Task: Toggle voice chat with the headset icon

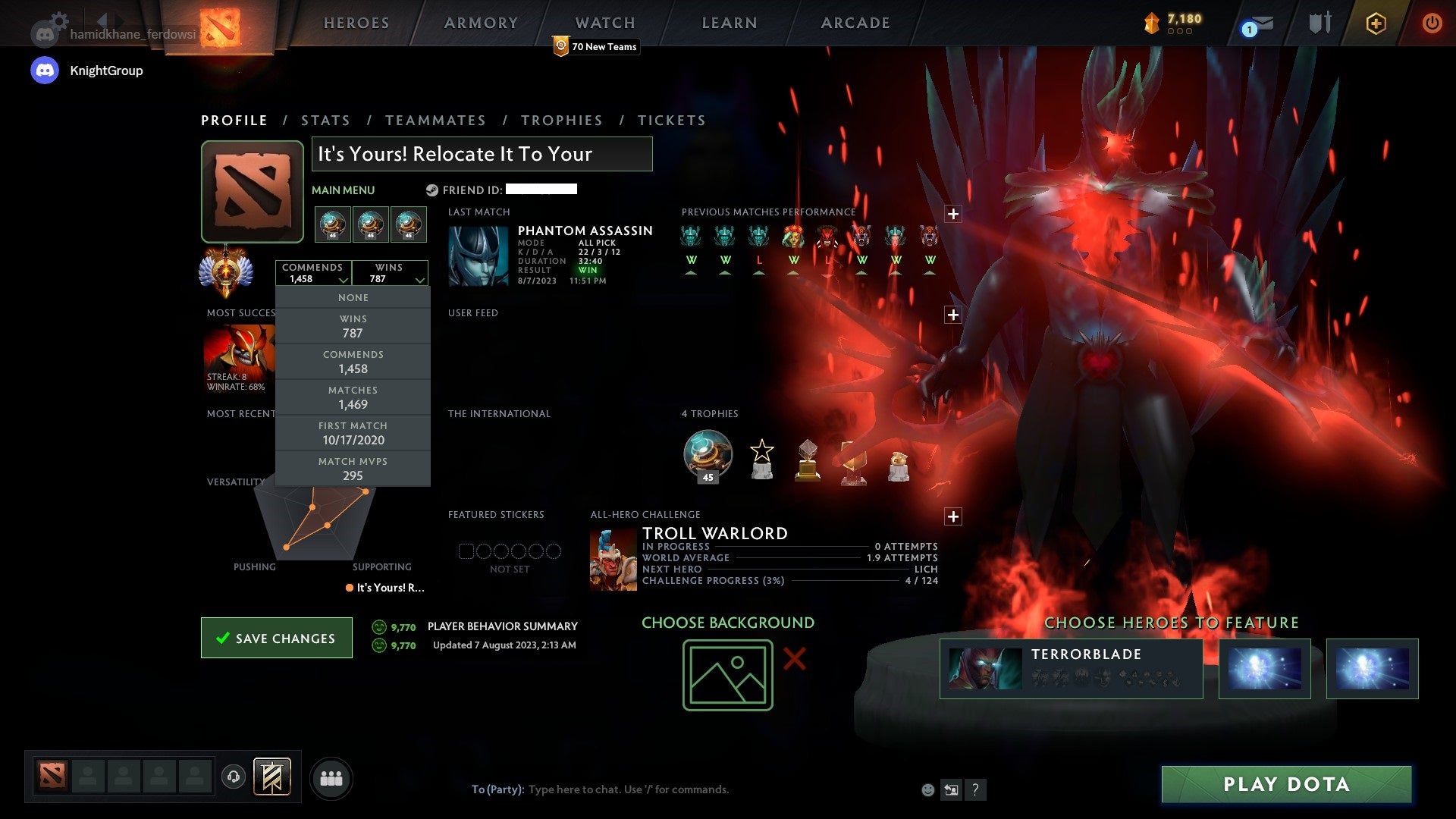Action: (234, 777)
